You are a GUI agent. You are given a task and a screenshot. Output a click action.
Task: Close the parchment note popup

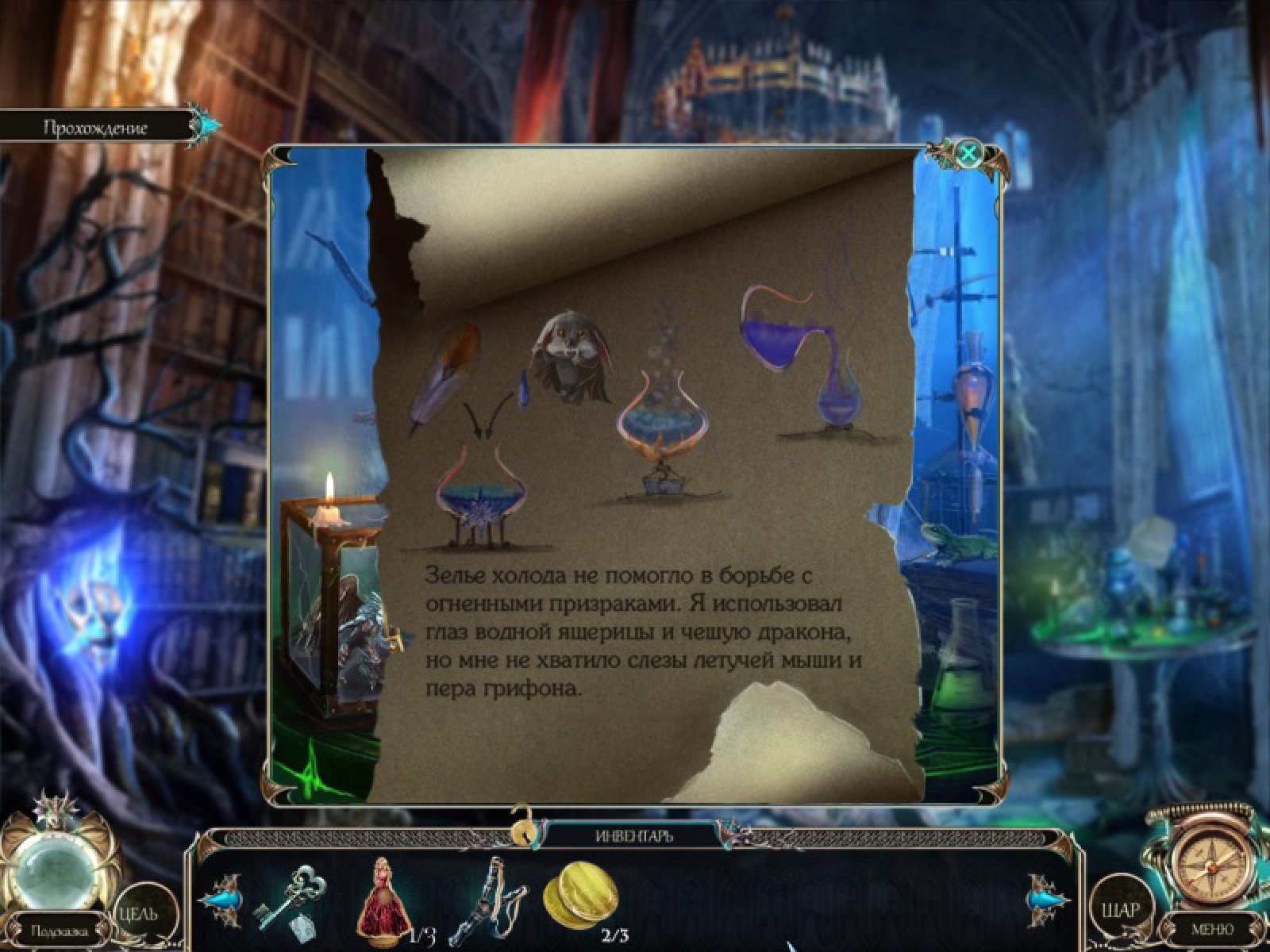[x=968, y=152]
